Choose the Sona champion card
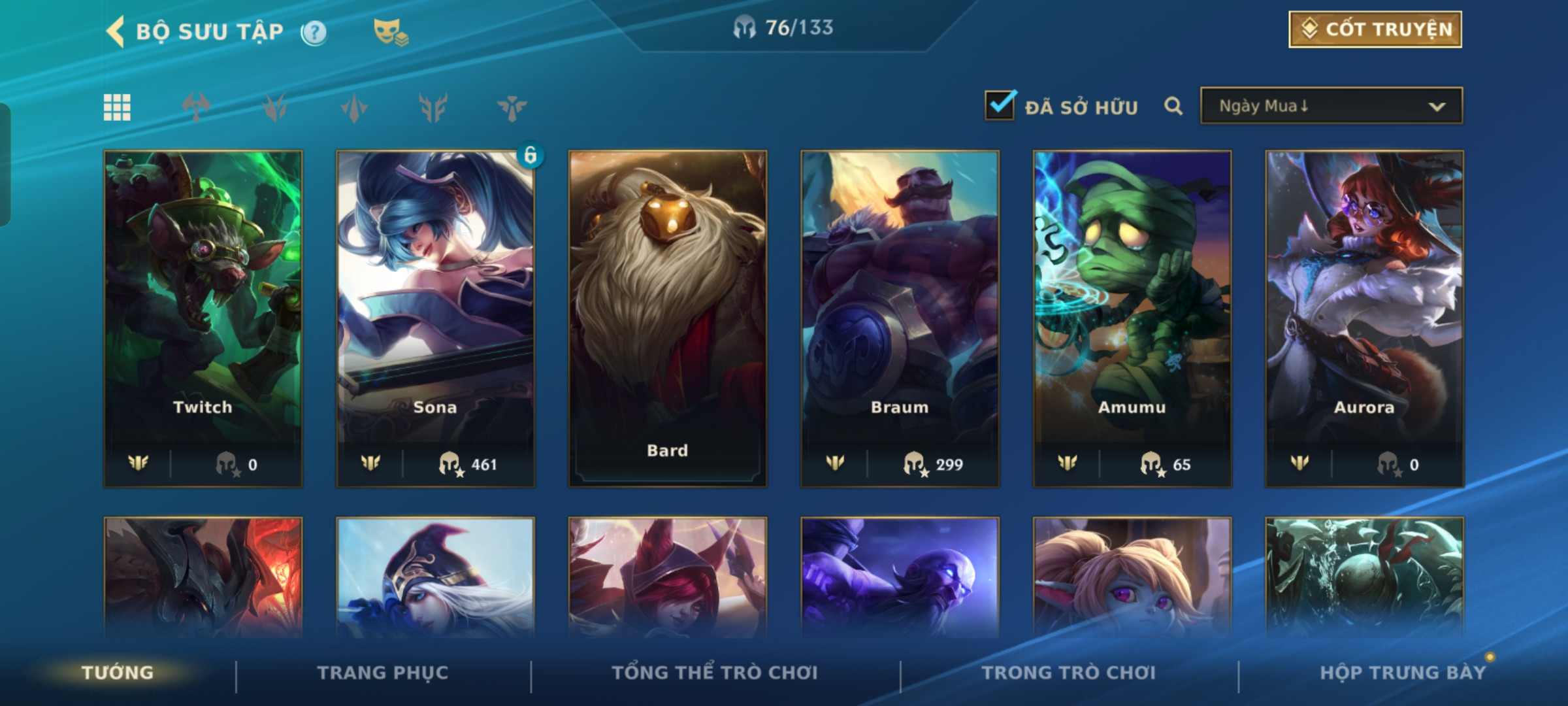 point(435,318)
